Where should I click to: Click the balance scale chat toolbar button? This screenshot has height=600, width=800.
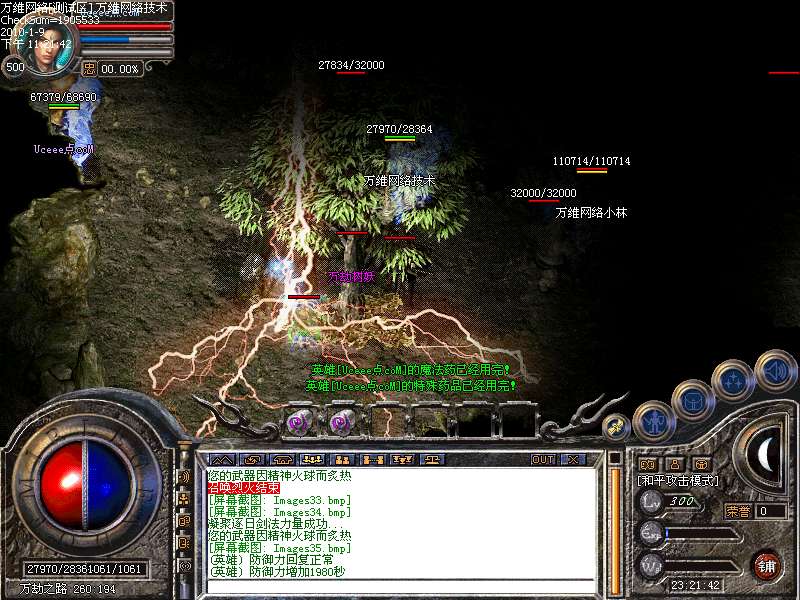433,460
